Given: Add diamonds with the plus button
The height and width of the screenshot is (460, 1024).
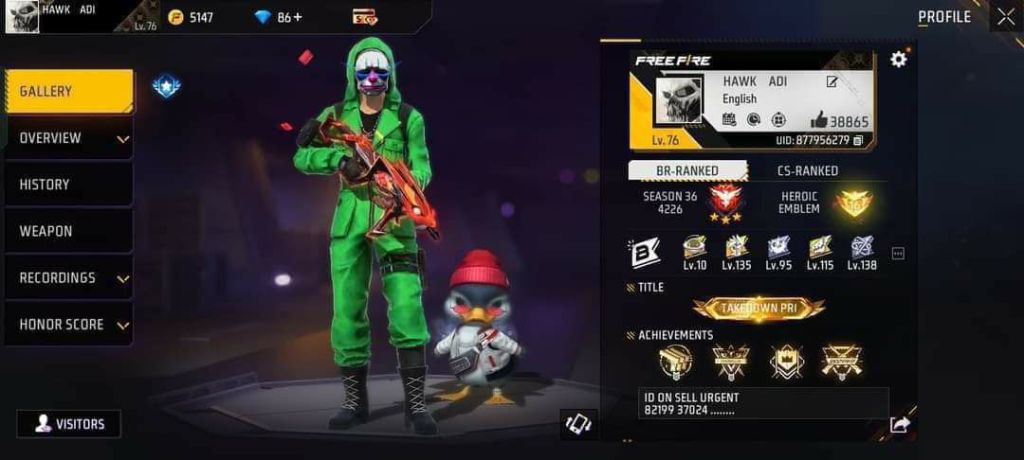Looking at the screenshot, I should click(298, 17).
